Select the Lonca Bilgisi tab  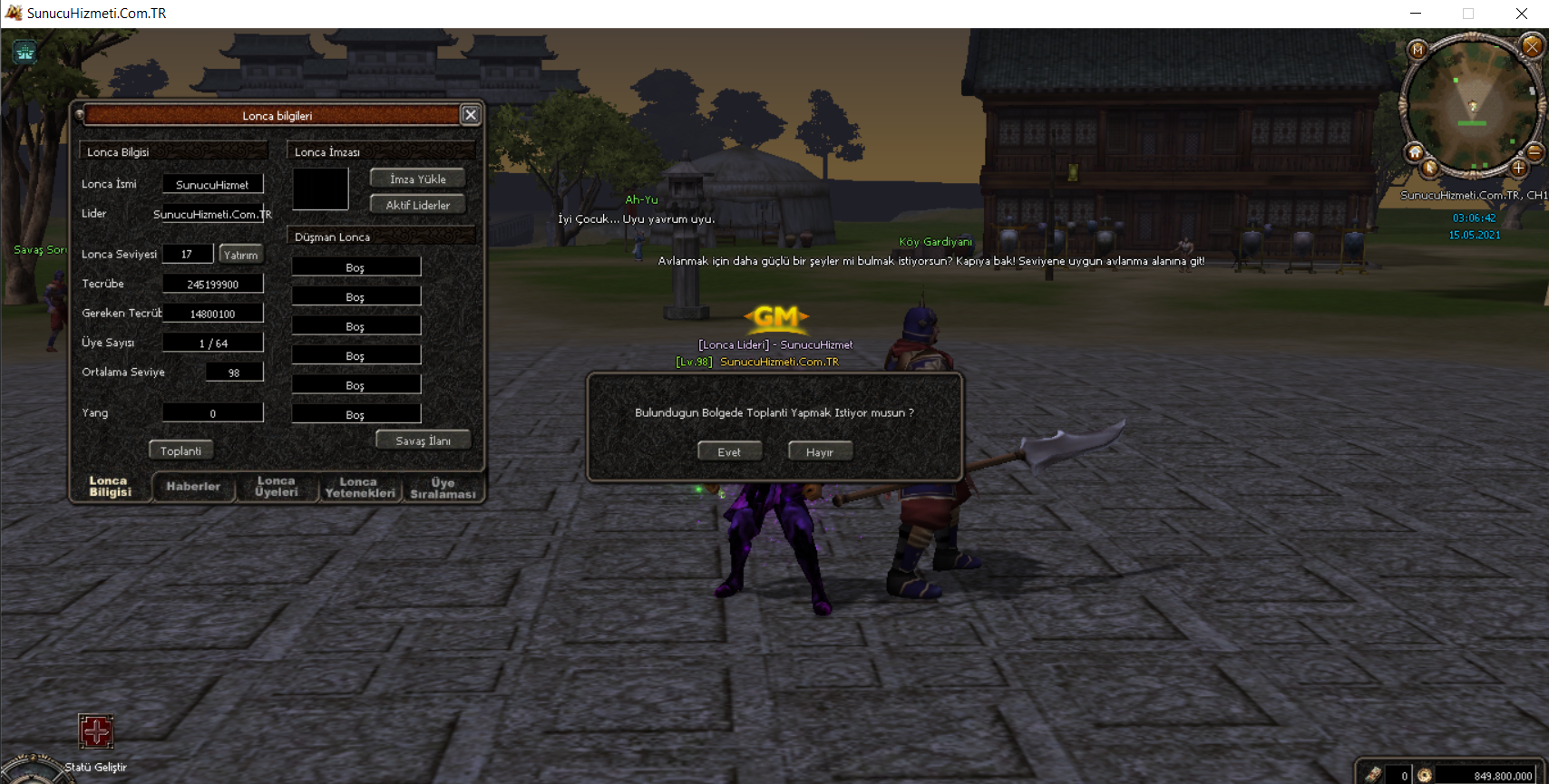110,487
